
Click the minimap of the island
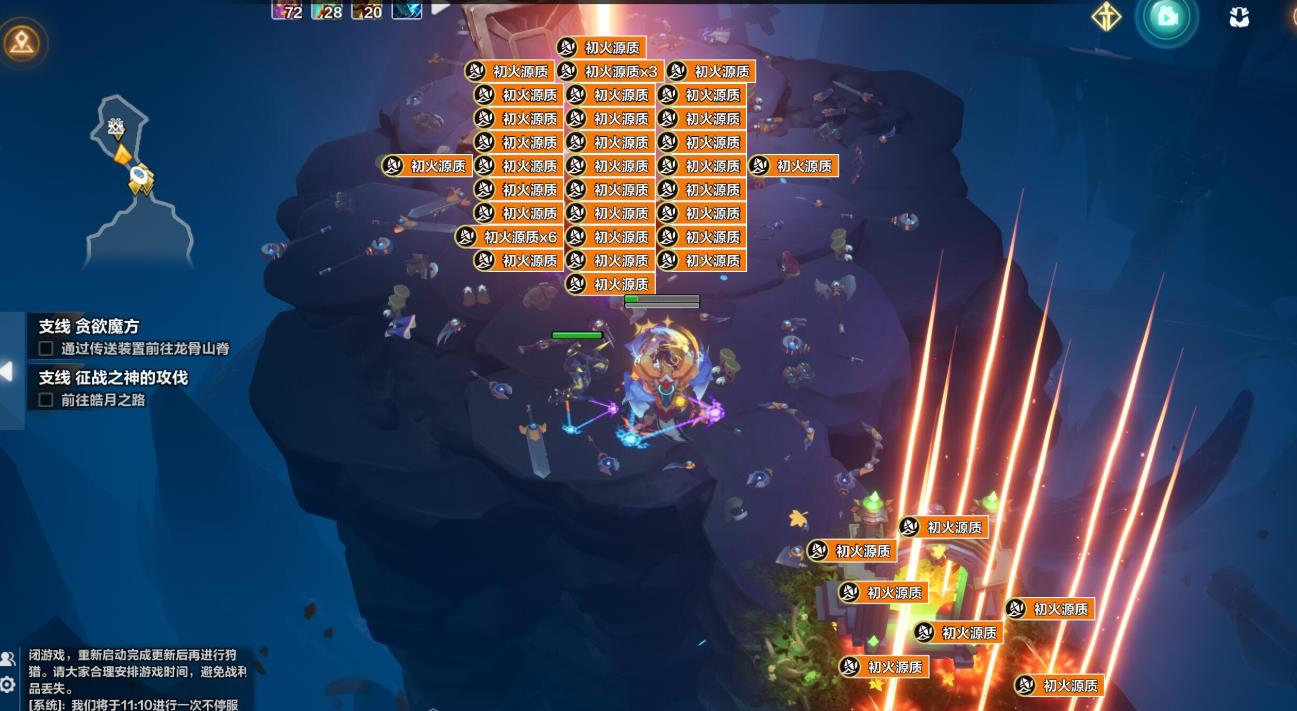click(x=125, y=180)
